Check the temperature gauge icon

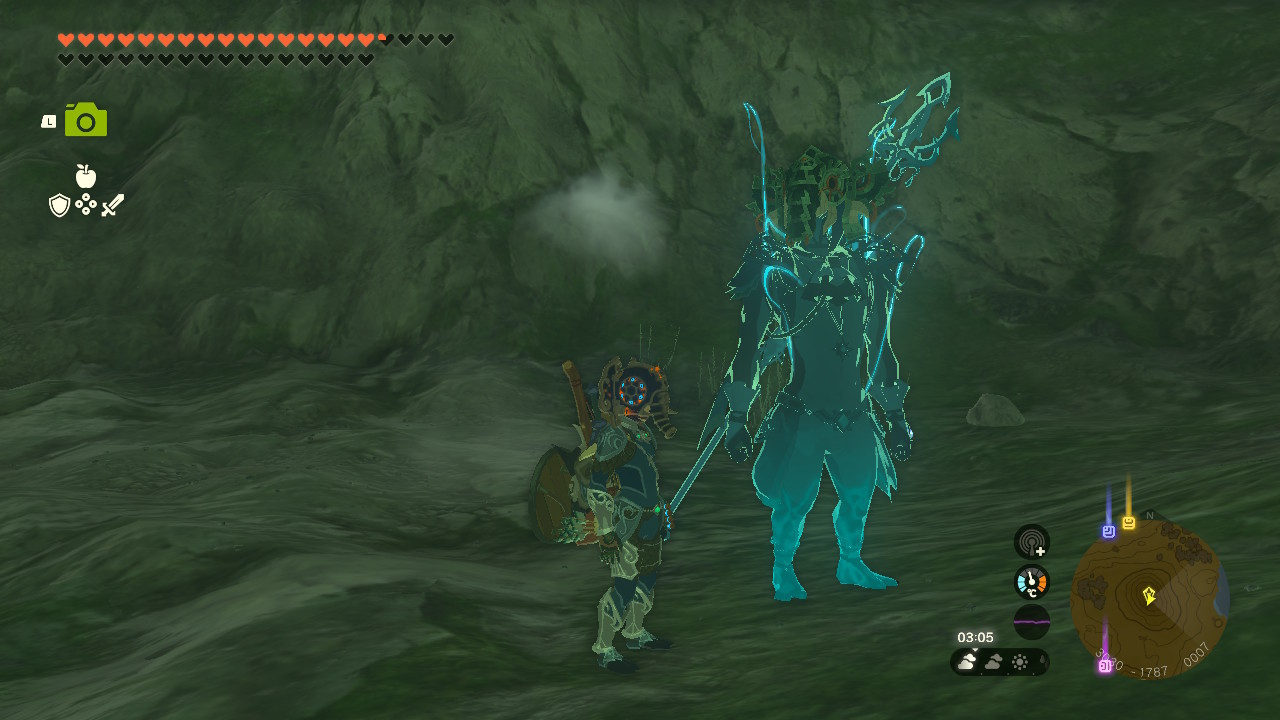[1031, 582]
